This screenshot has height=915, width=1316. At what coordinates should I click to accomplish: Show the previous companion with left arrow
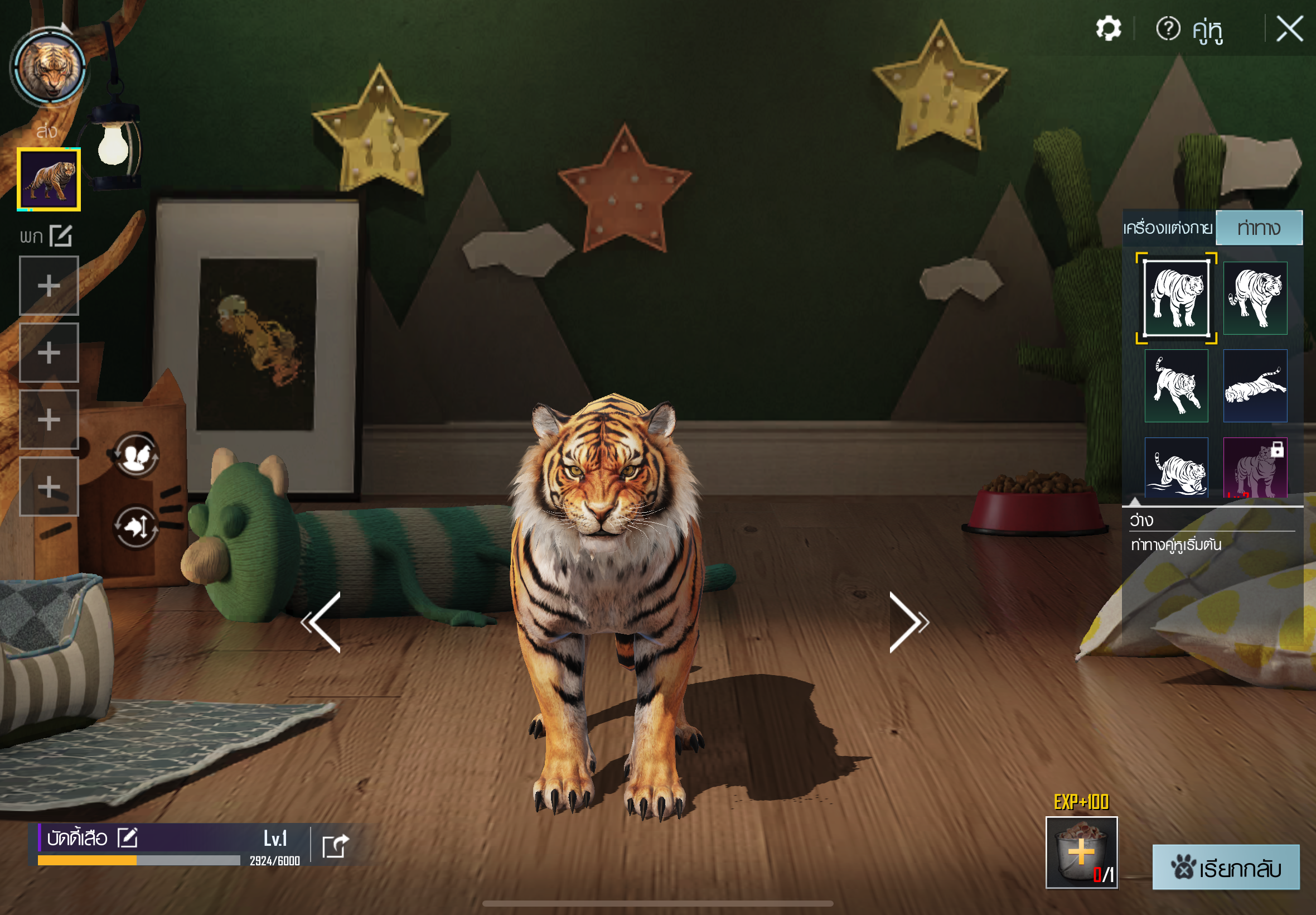323,623
